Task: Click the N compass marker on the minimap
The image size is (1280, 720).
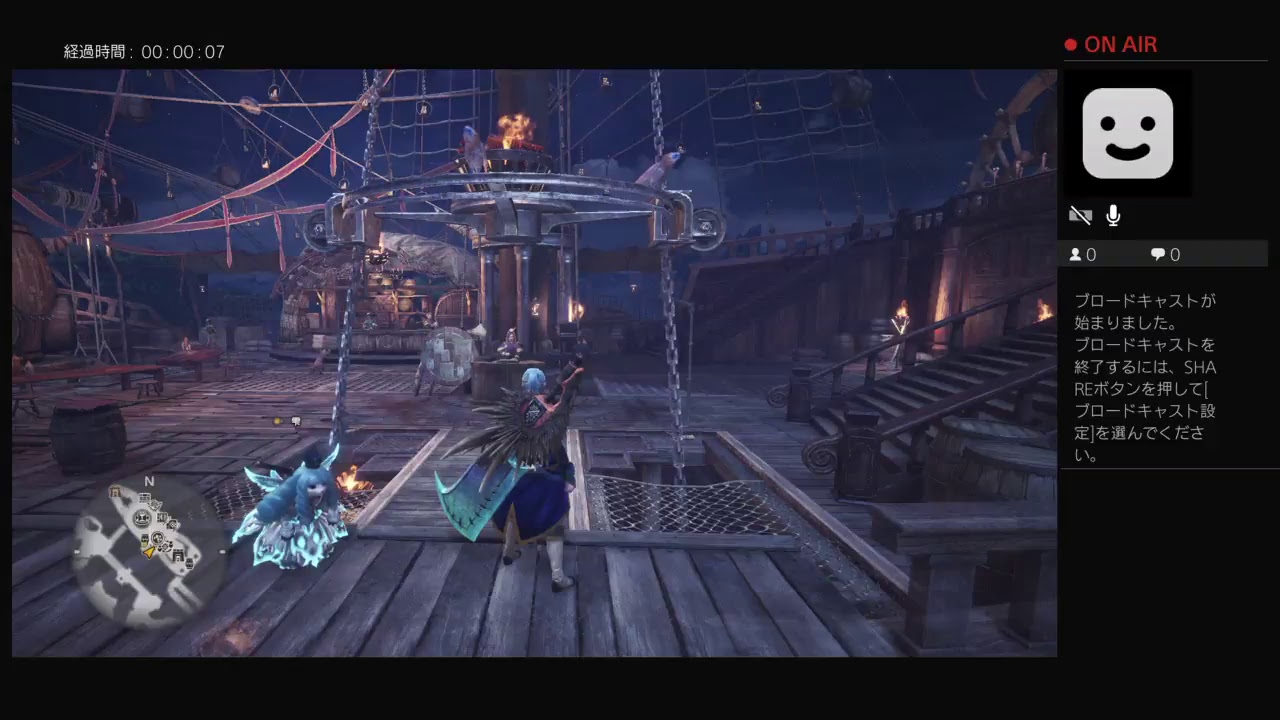Action: [x=148, y=481]
